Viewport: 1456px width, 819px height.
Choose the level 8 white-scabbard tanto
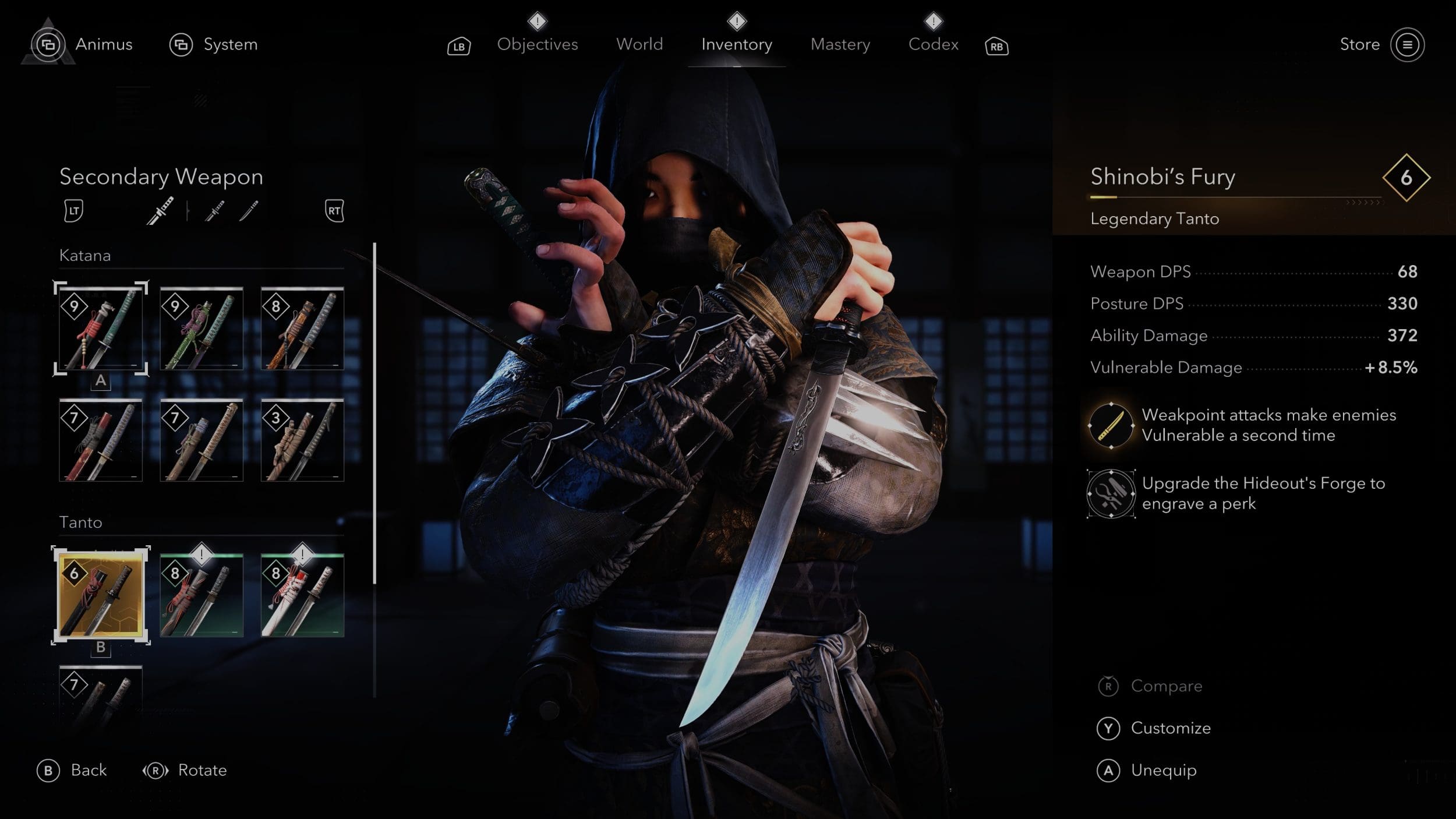tap(302, 595)
